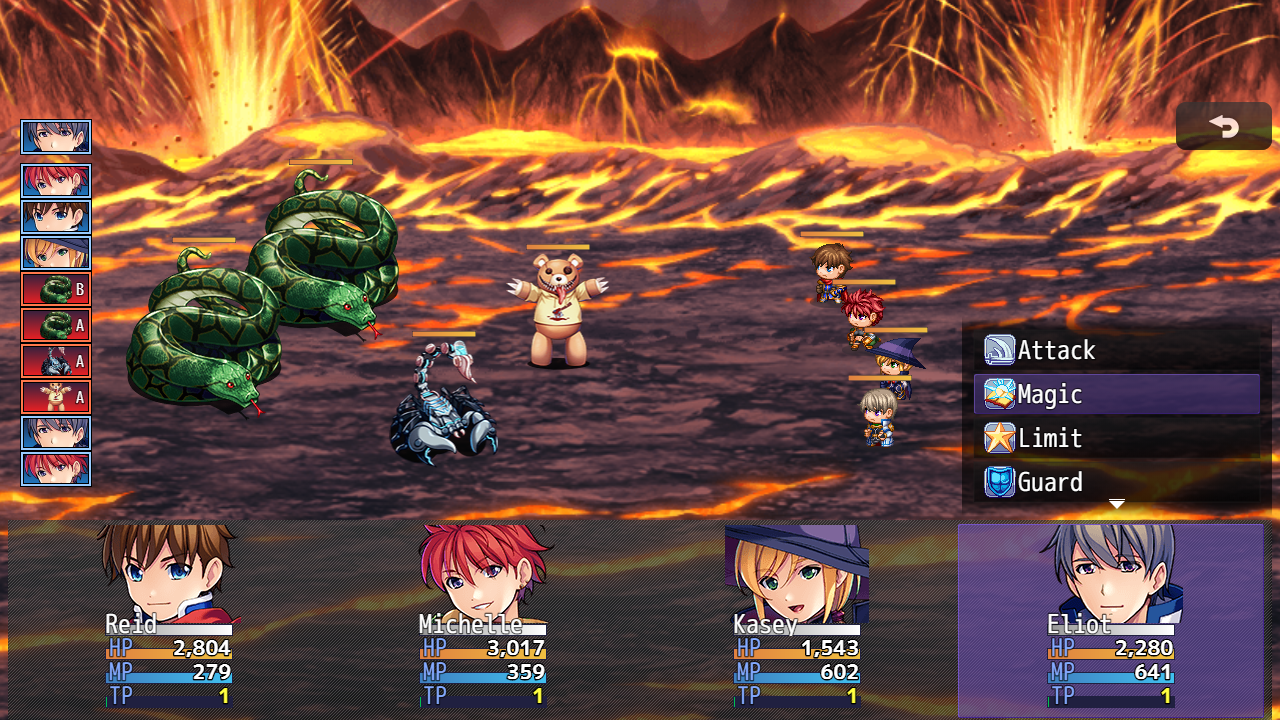Click the teddy bear turn order icon

pos(56,397)
